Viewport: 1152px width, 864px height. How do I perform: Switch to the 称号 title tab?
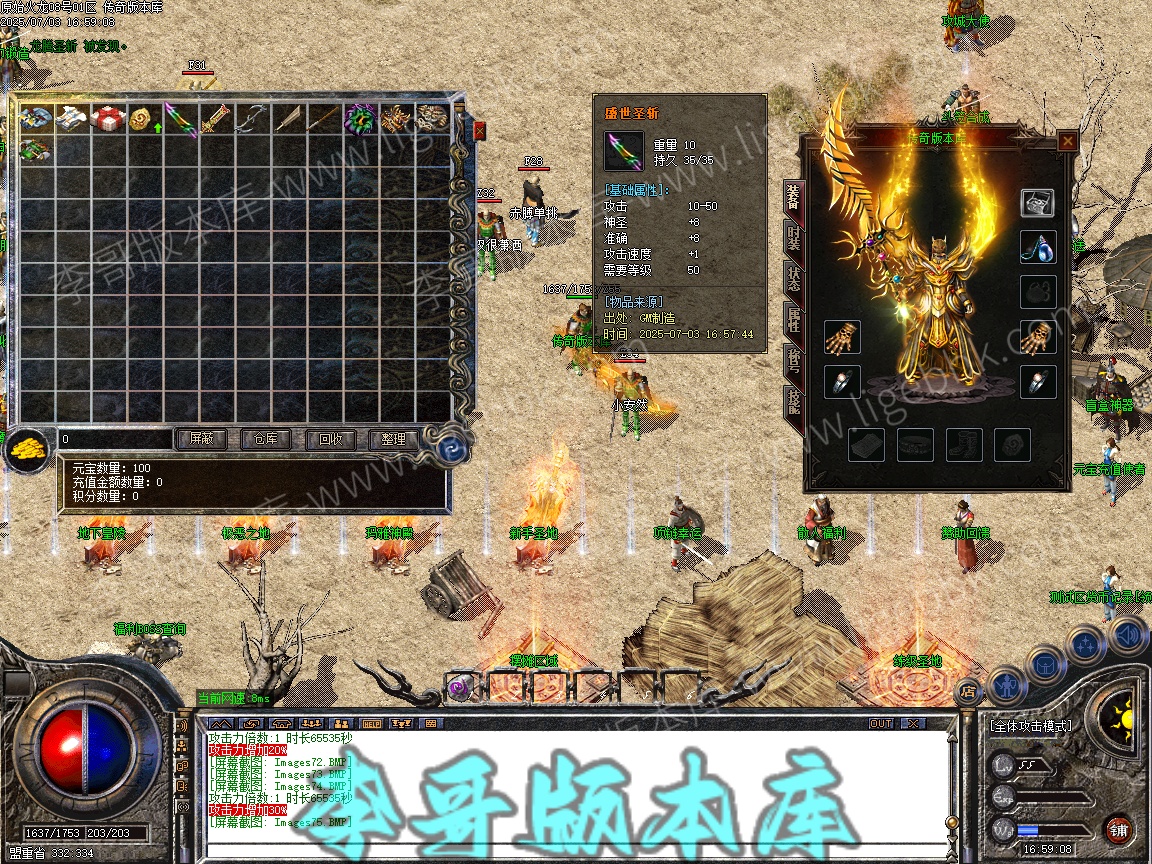792,361
